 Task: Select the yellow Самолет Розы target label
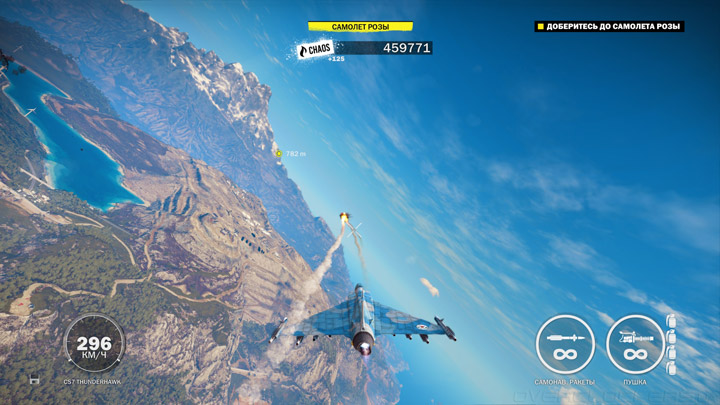[x=360, y=27]
